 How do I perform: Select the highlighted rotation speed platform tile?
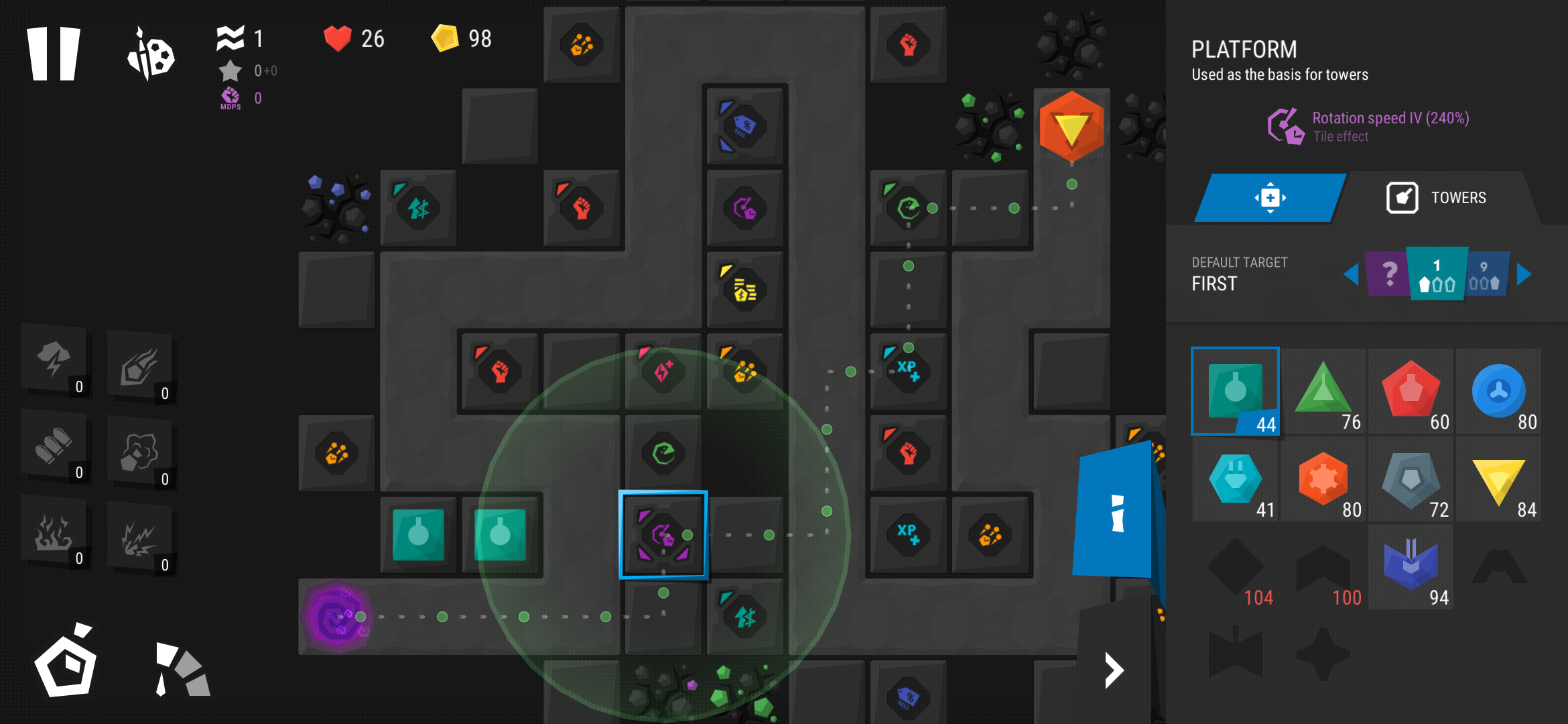663,535
